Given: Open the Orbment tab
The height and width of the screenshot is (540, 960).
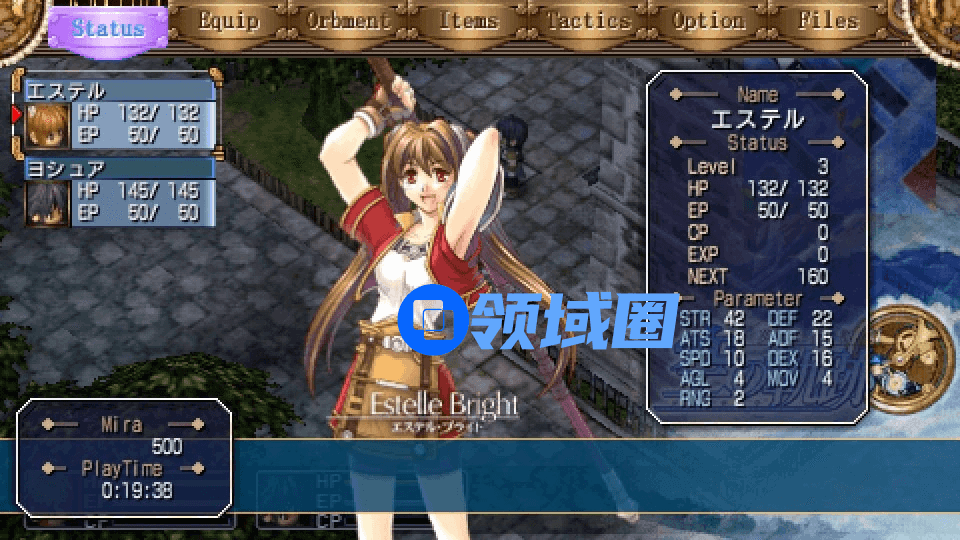Looking at the screenshot, I should click(x=347, y=21).
